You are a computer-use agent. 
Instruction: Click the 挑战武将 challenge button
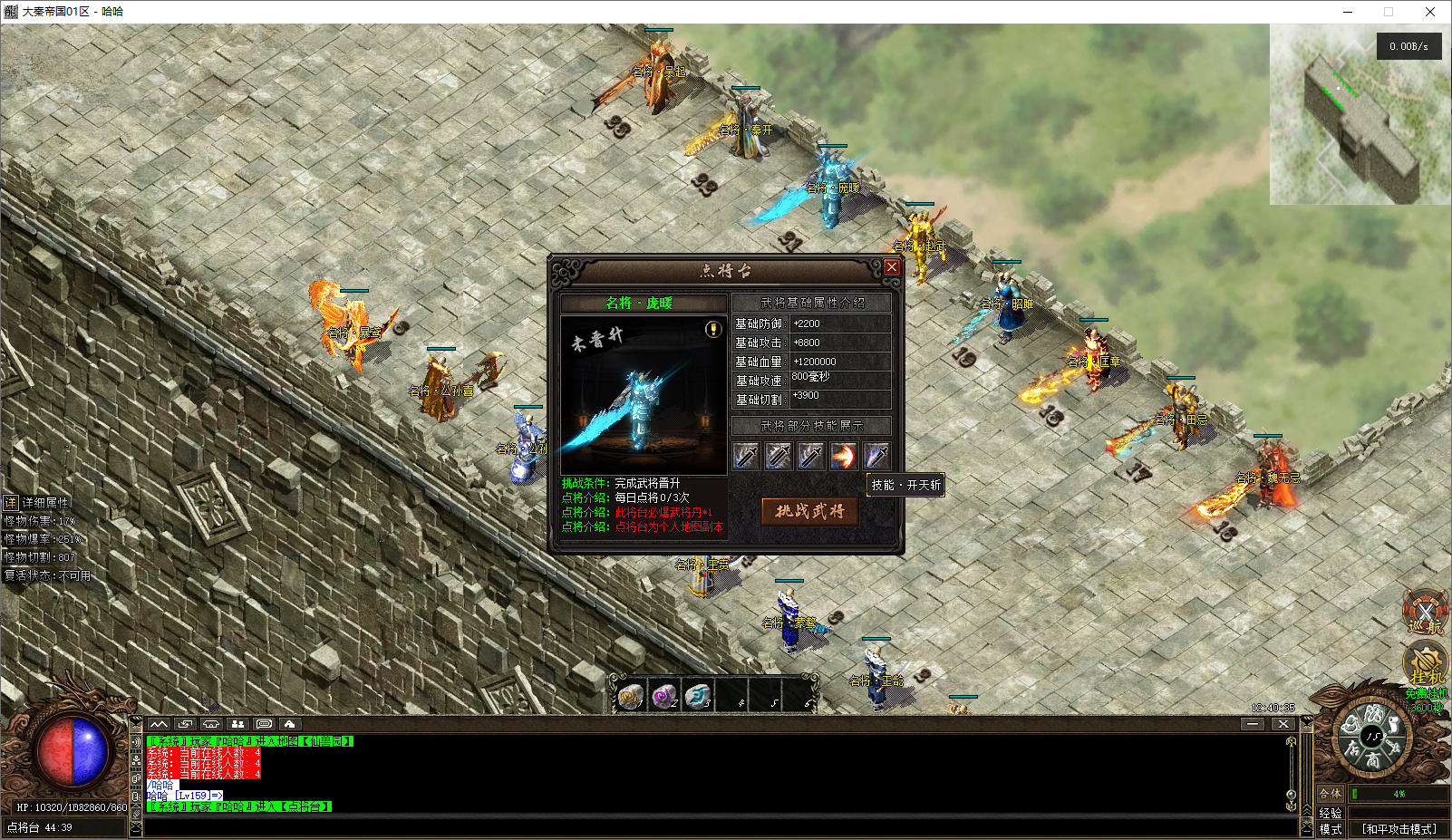809,512
